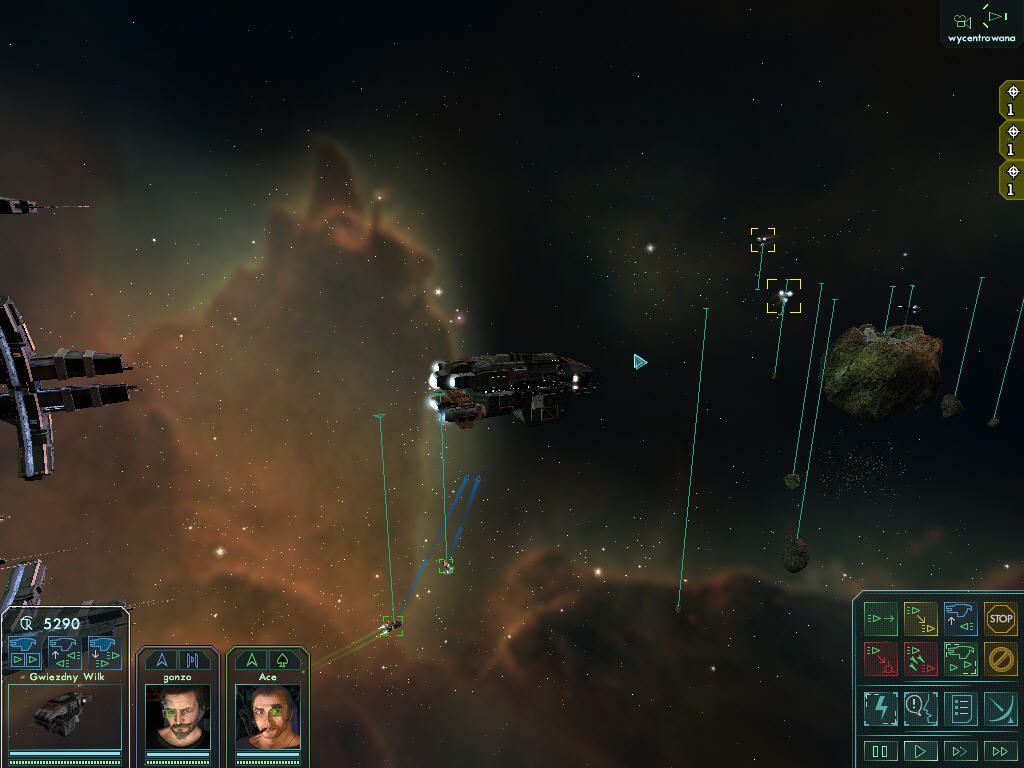Activate the red missile barrage command
Viewport: 1024px width, 768px height.
pyautogui.click(x=920, y=659)
